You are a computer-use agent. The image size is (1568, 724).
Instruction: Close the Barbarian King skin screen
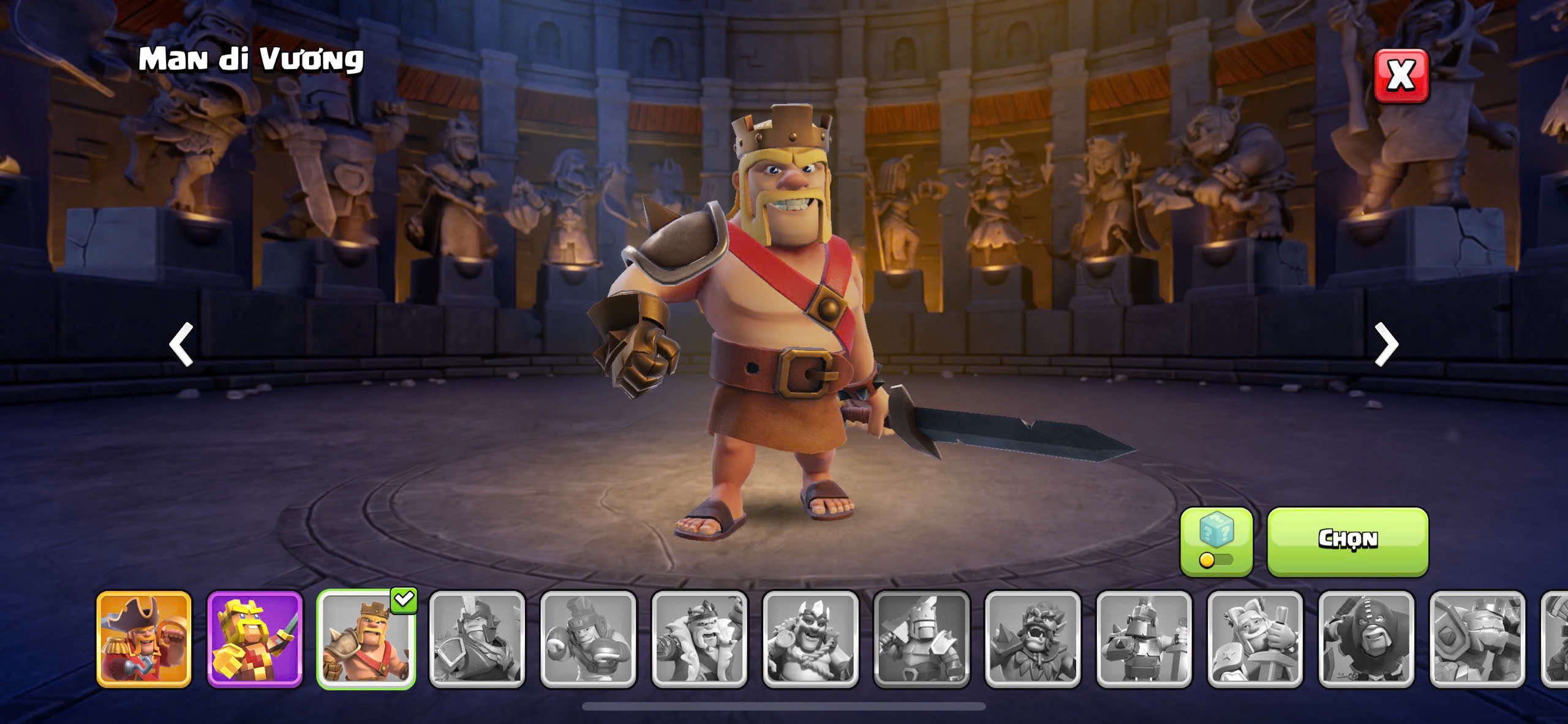[x=1401, y=75]
